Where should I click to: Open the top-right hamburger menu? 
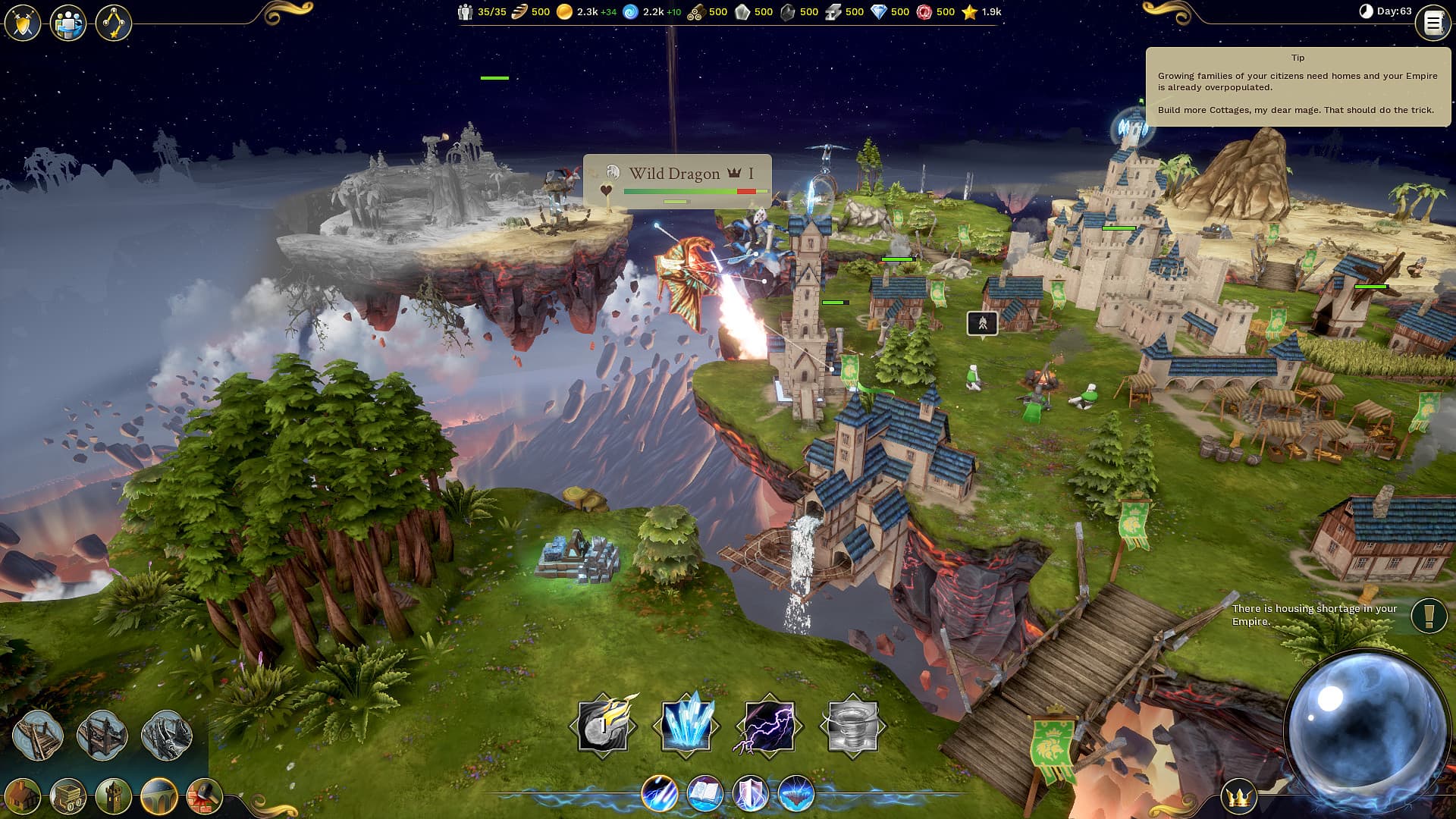(1432, 22)
